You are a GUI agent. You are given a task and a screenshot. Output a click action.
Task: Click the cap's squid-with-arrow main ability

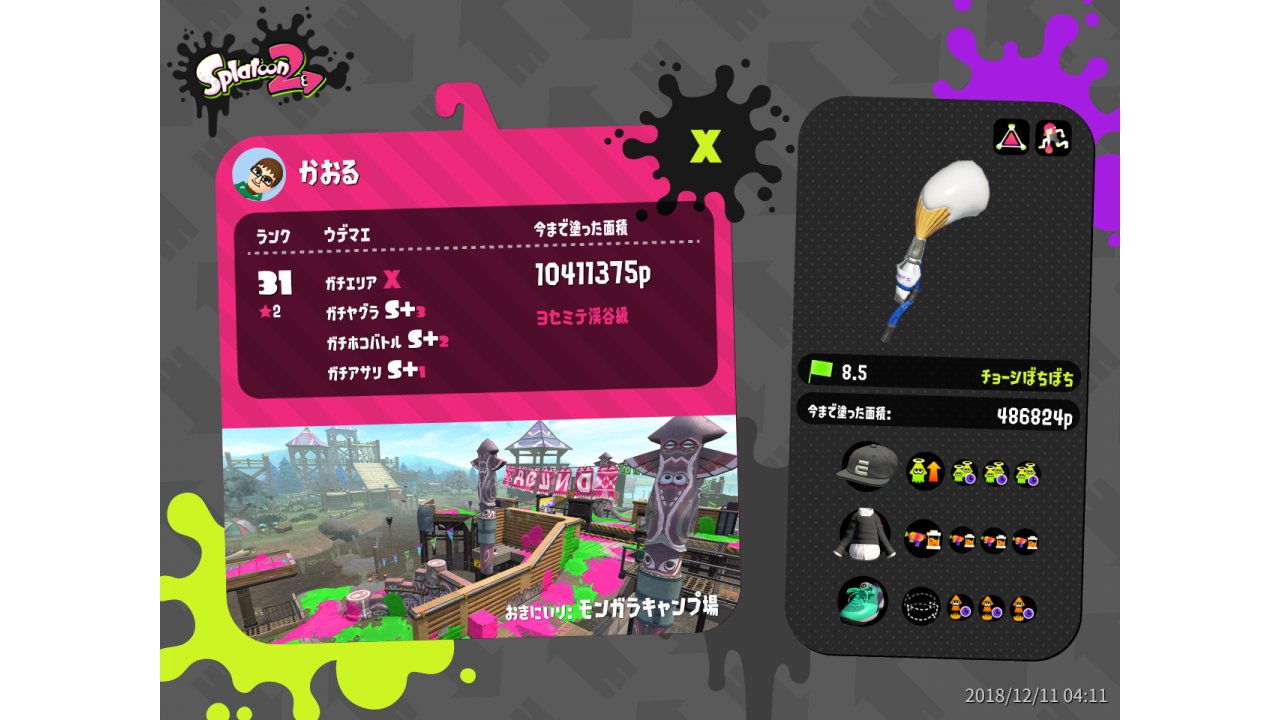[923, 470]
